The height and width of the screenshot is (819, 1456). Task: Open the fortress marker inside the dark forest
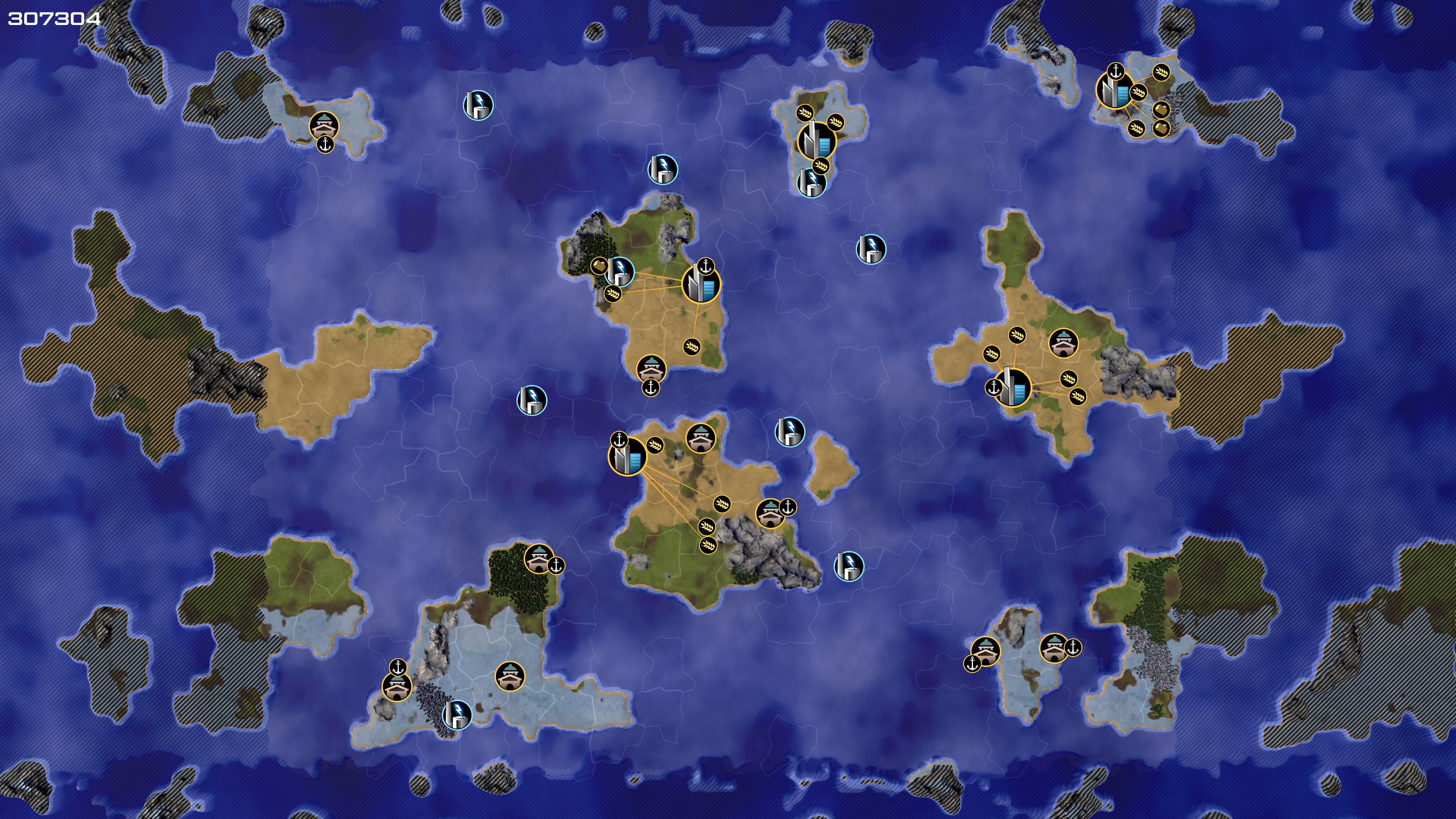tap(538, 558)
